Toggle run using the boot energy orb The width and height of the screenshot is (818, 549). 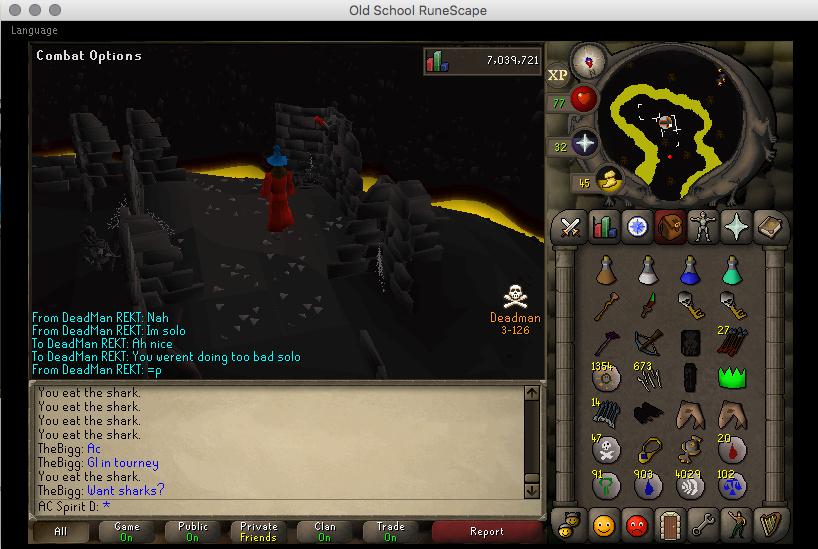605,181
